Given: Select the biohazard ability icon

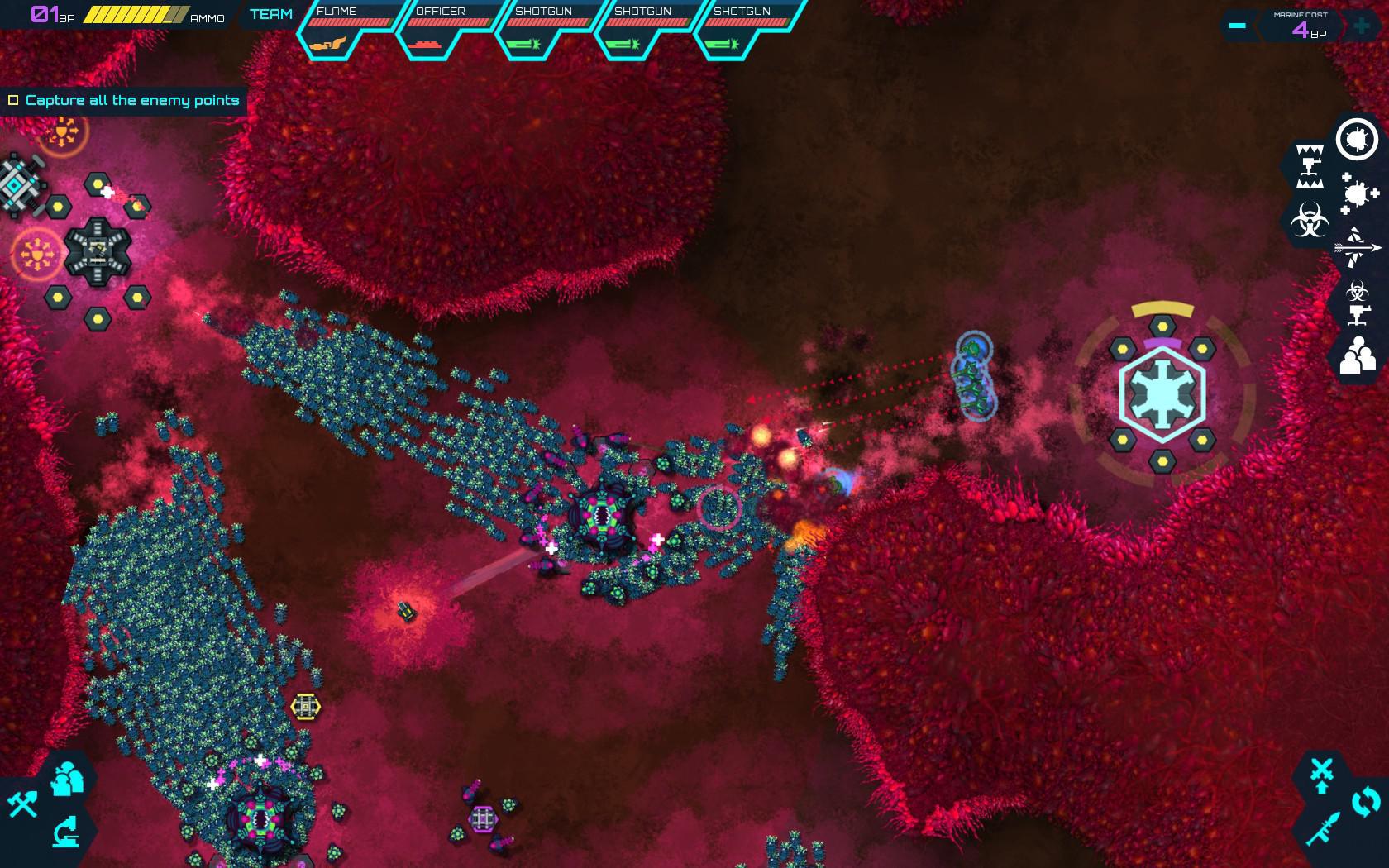Looking at the screenshot, I should coord(1309,218).
